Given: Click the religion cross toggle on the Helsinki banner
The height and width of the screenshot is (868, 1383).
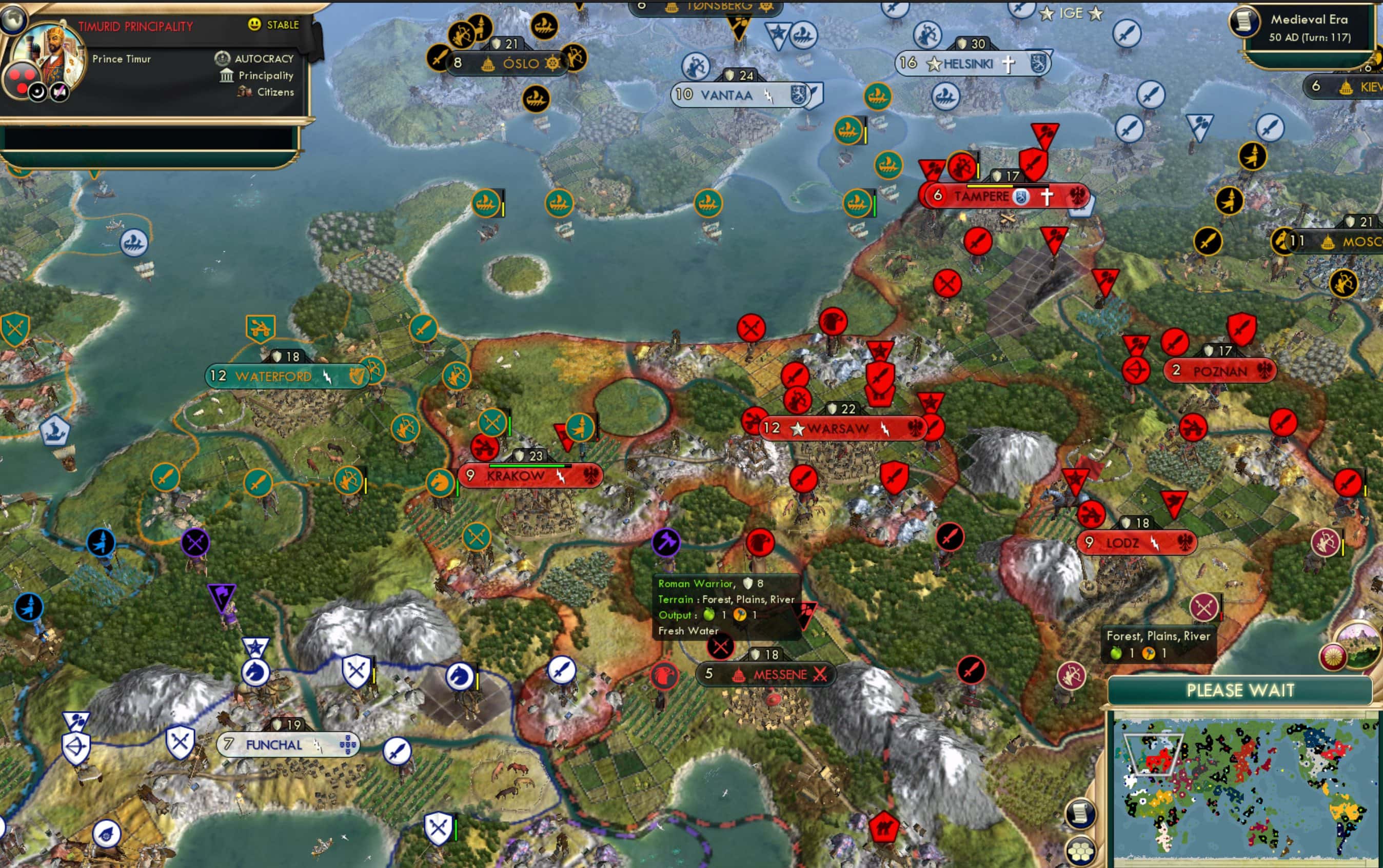Looking at the screenshot, I should [x=1009, y=64].
